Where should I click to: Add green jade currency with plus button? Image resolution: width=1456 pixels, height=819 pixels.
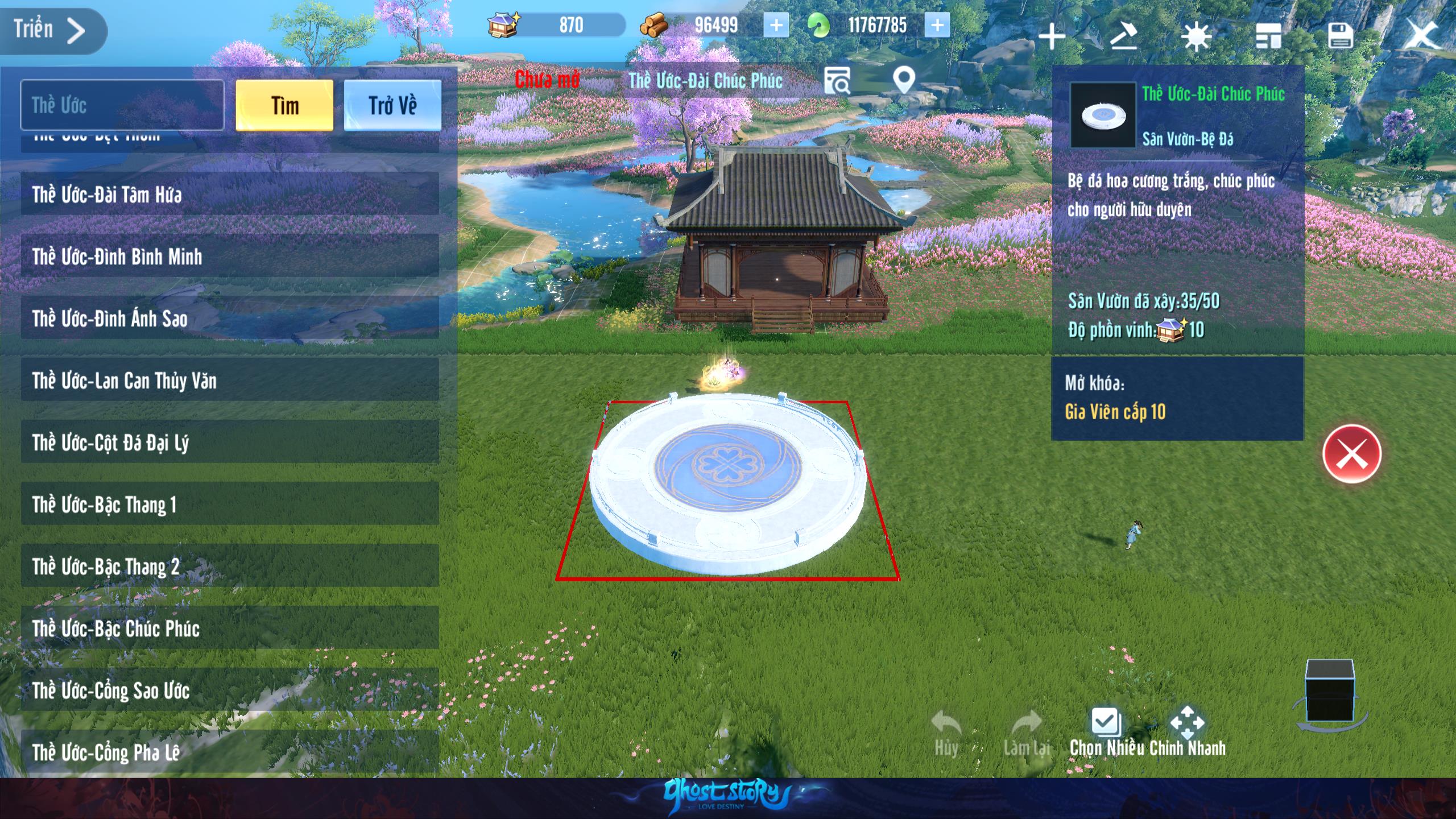pos(937,26)
